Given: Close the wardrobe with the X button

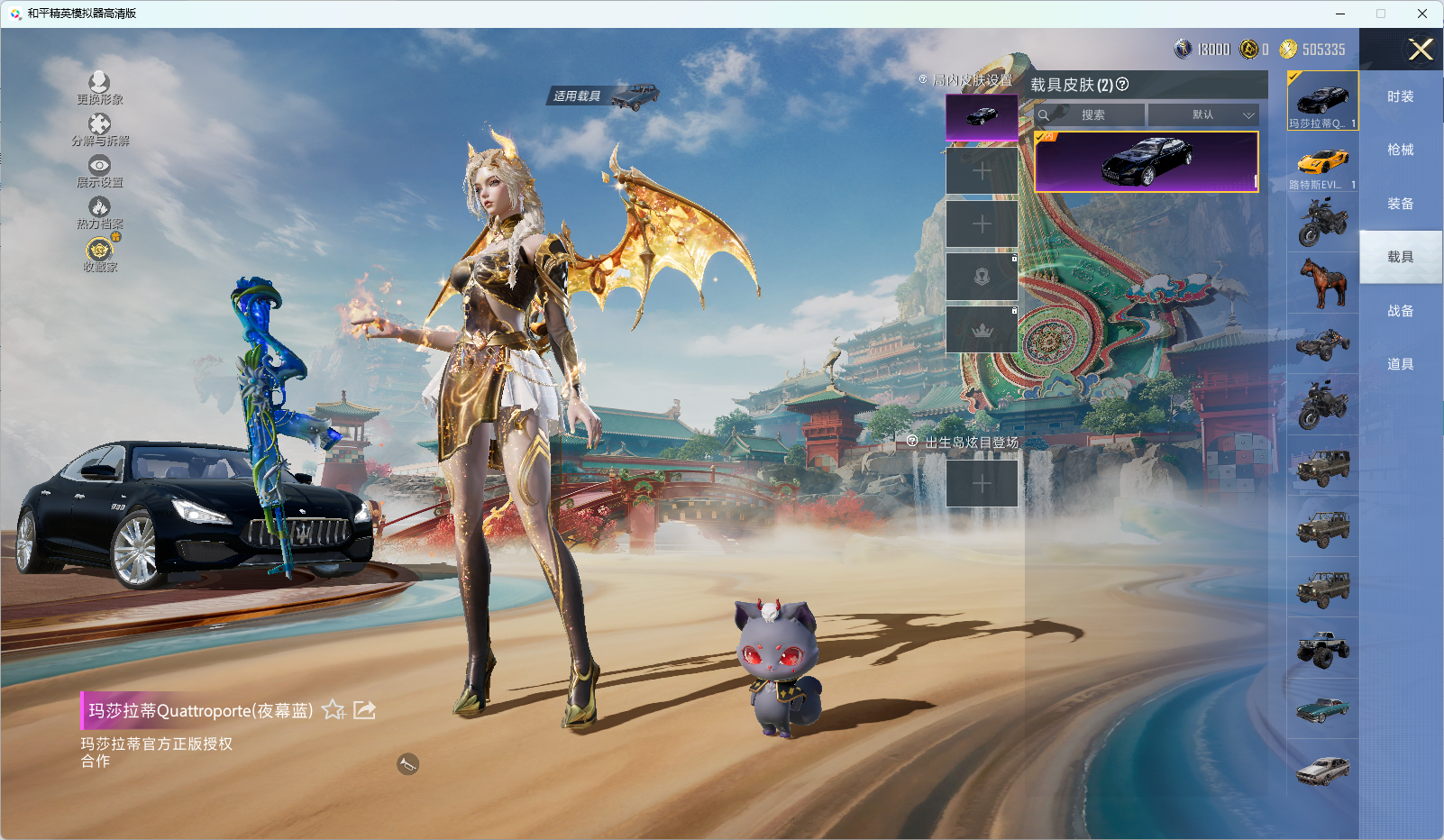Looking at the screenshot, I should 1421,50.
